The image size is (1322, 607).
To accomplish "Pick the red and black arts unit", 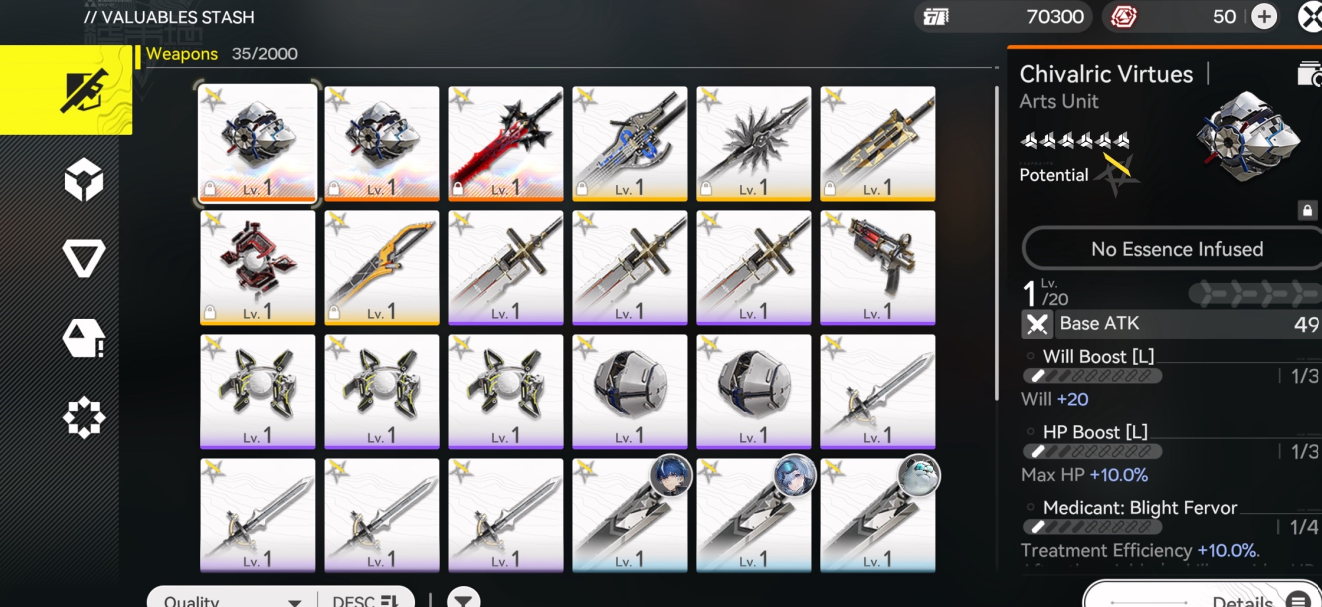I will pyautogui.click(x=257, y=267).
